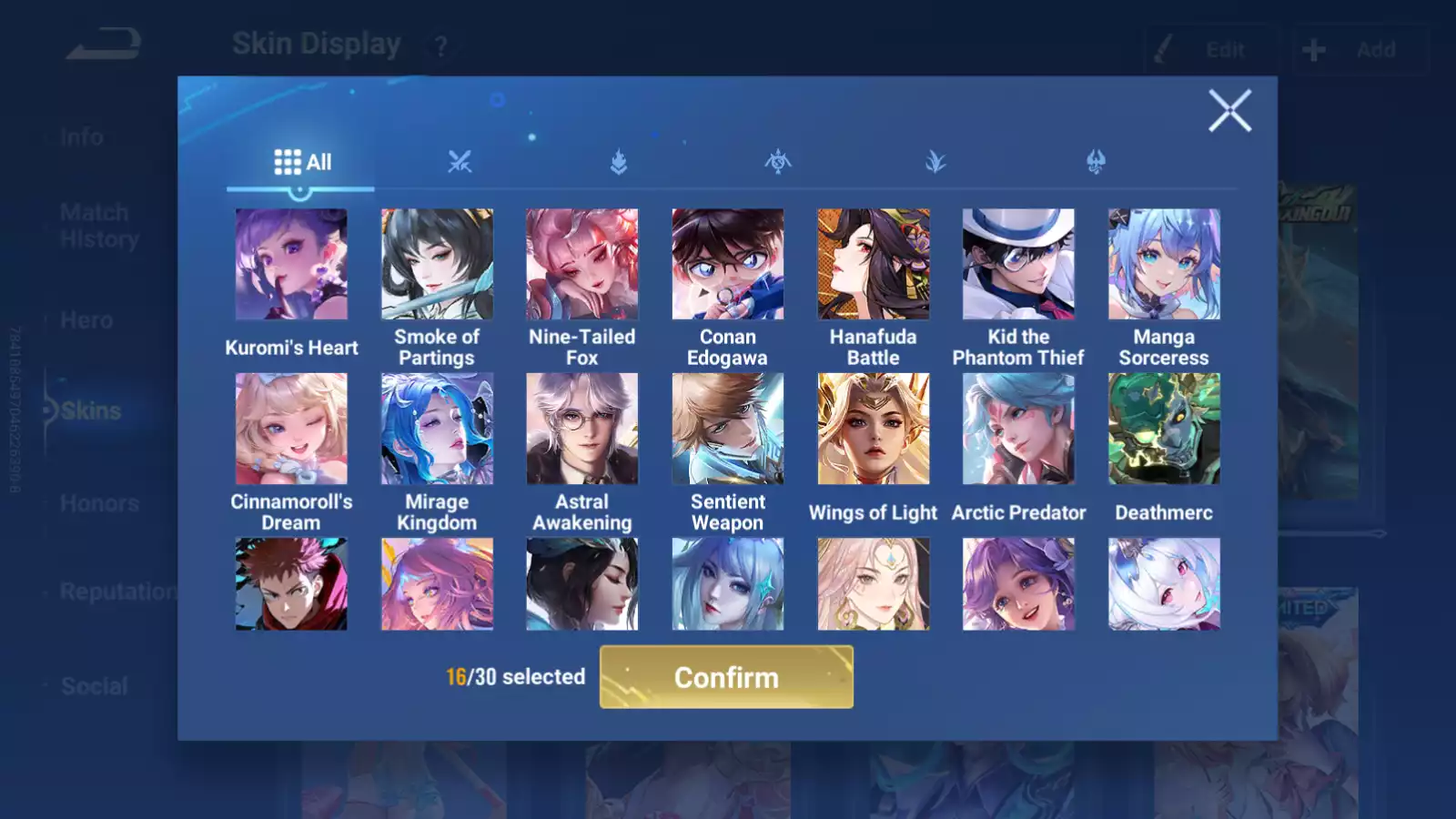Pick the Sentient Weapon skin

(x=727, y=429)
